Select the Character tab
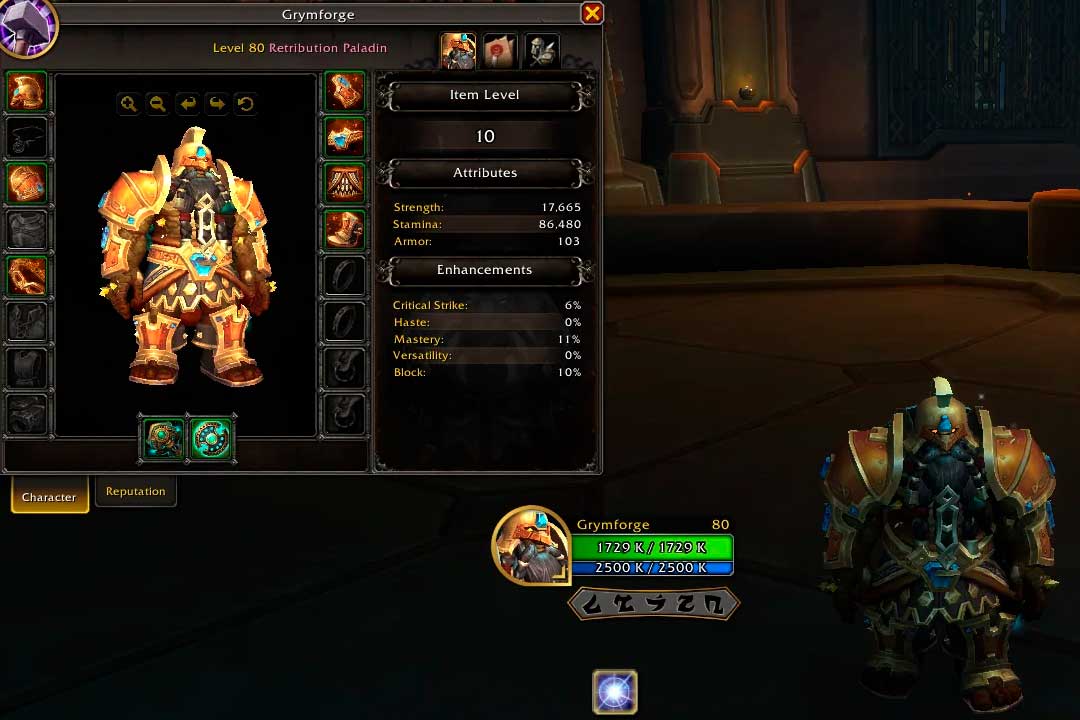The height and width of the screenshot is (720, 1080). (49, 497)
